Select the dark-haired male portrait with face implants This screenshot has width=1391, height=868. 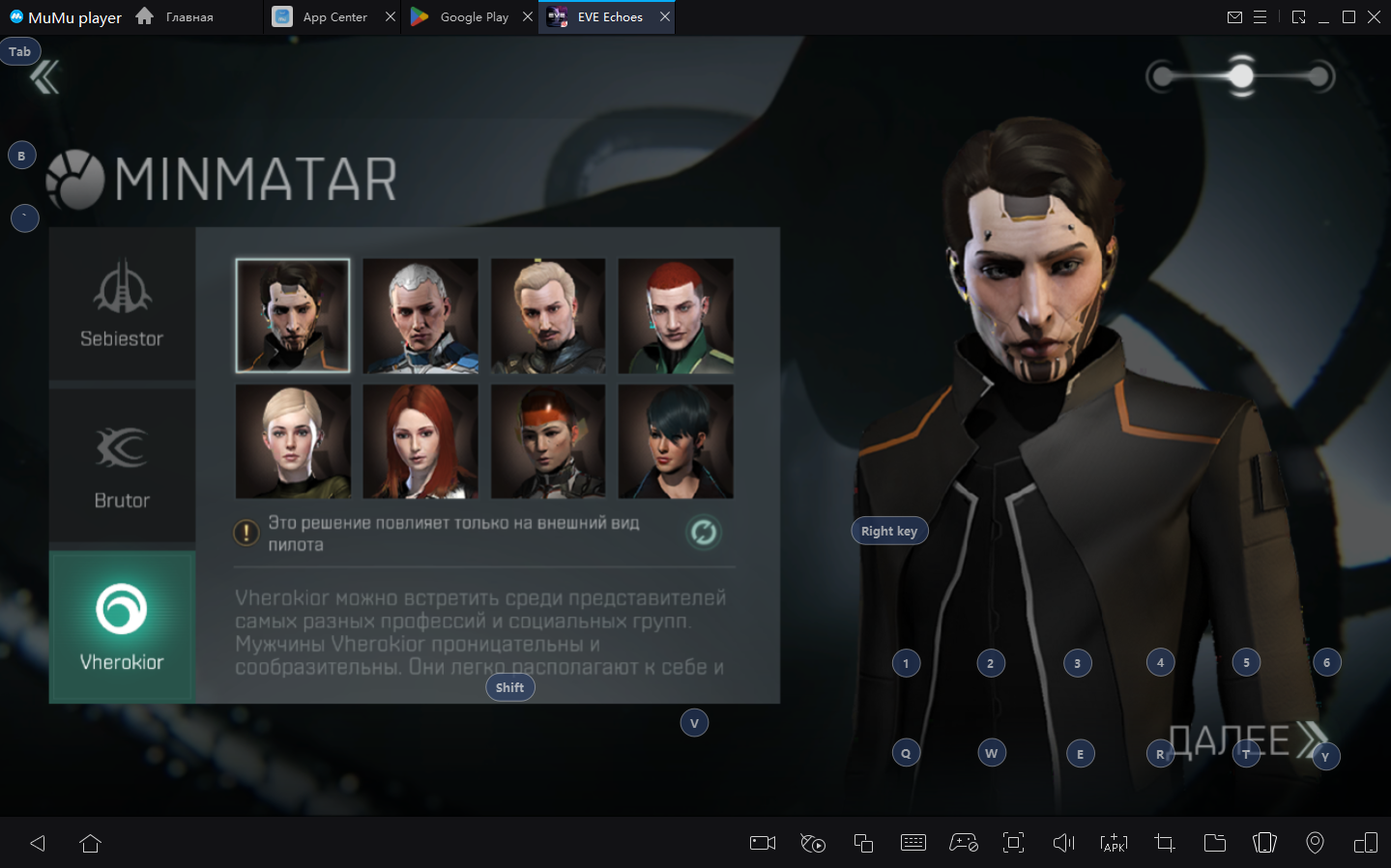coord(293,315)
